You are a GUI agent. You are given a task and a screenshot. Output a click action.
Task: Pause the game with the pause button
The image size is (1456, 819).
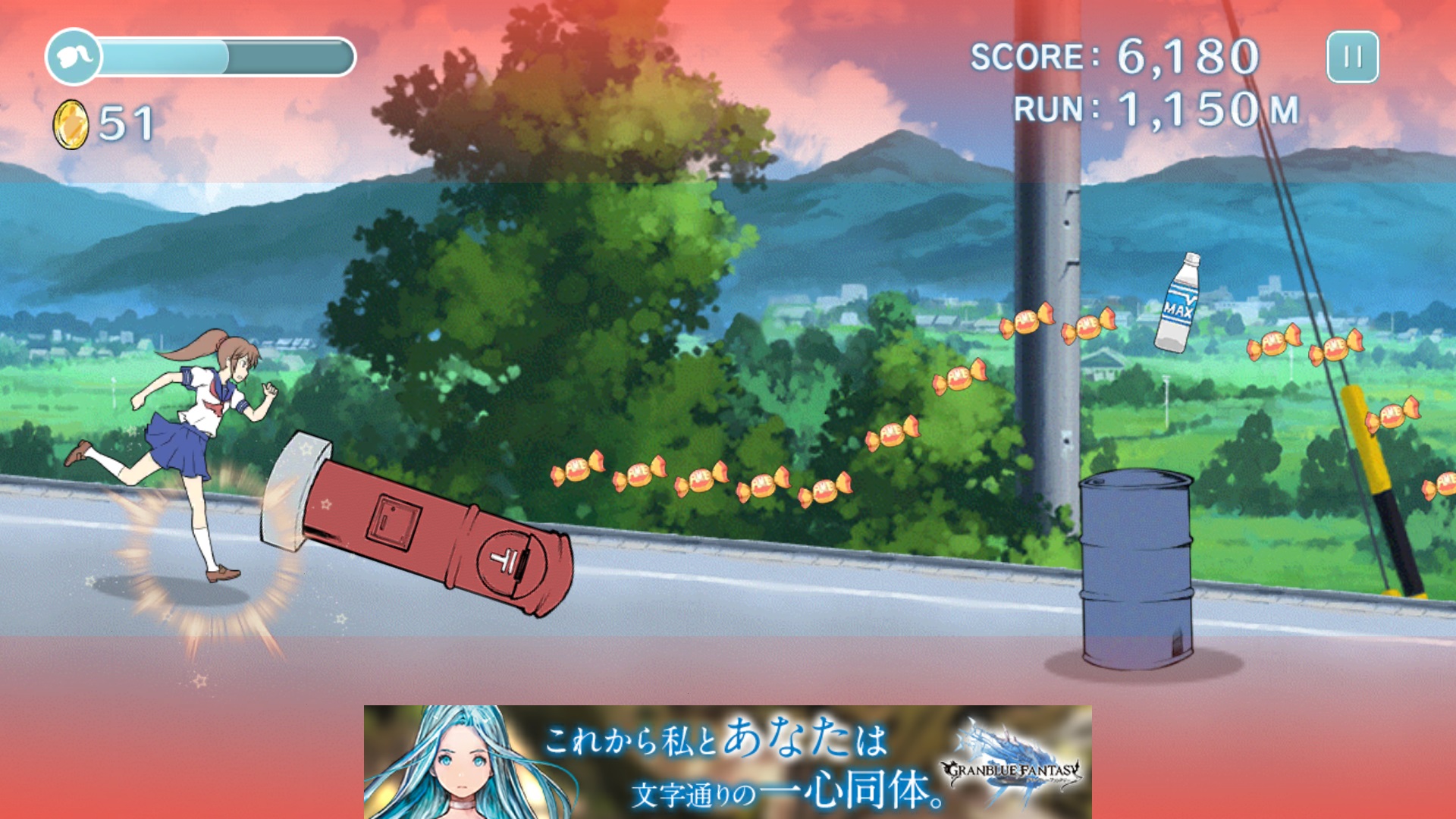pos(1352,57)
